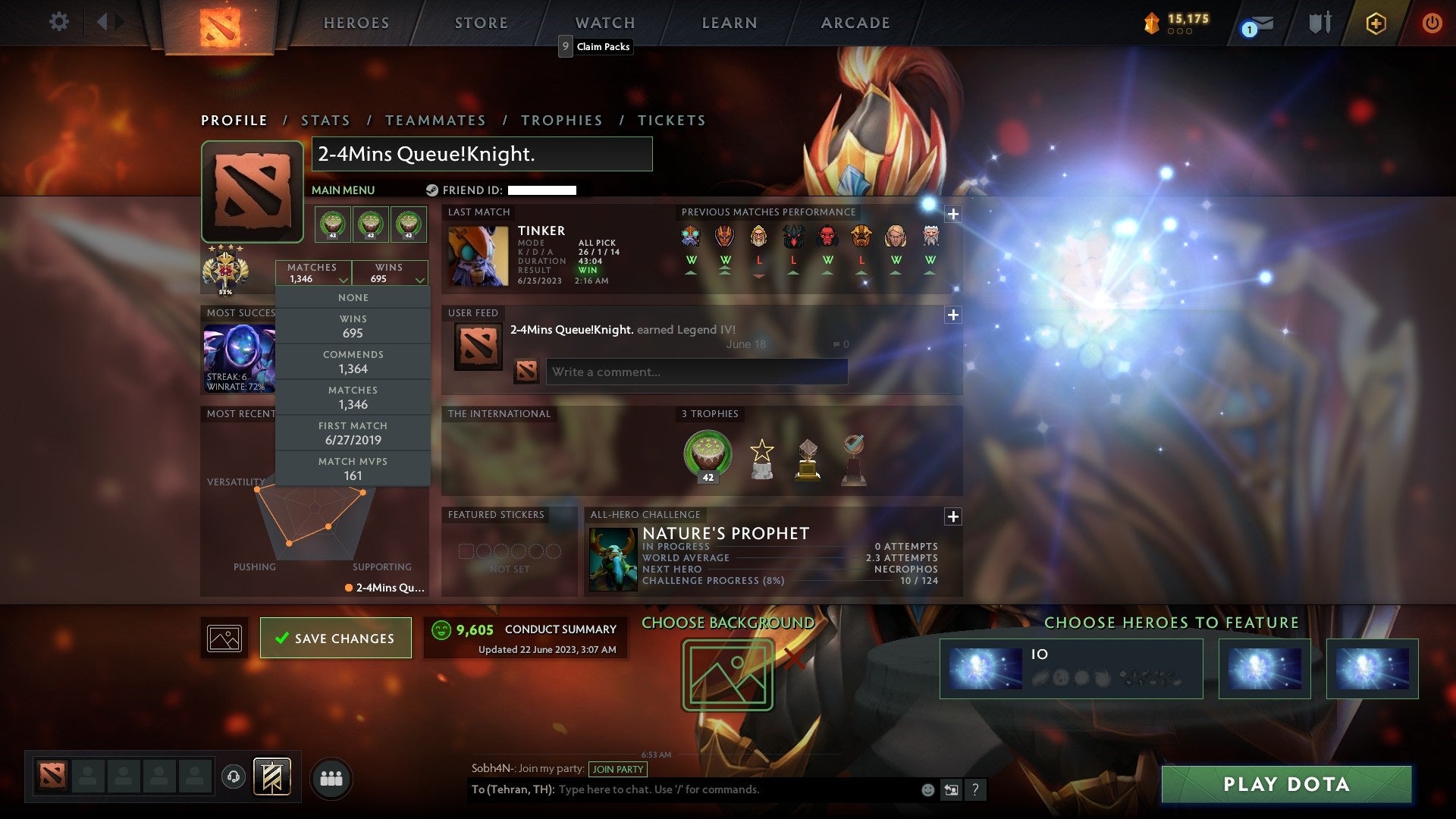
Task: Open the emoticon picker in chat bar
Action: [927, 789]
